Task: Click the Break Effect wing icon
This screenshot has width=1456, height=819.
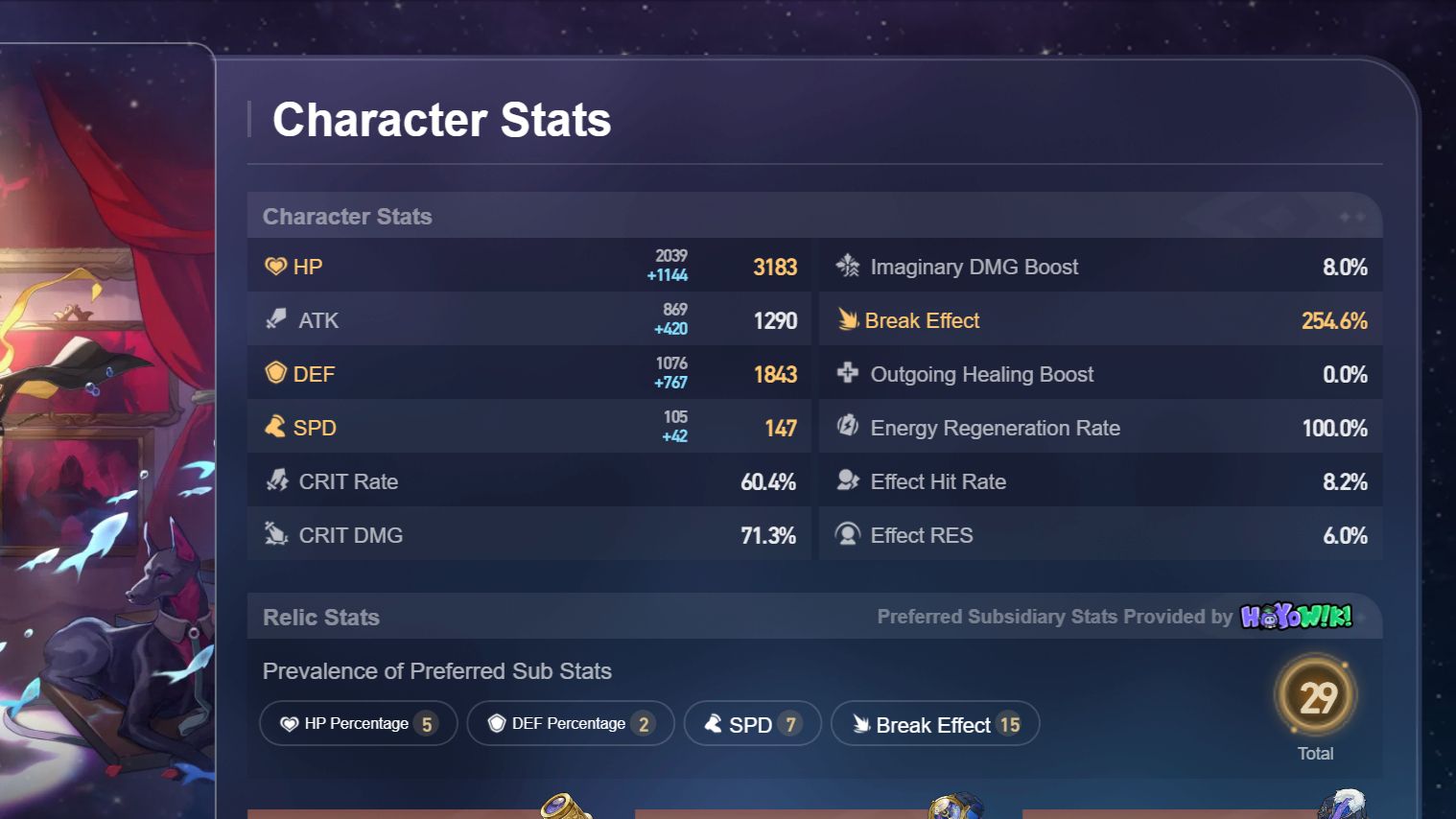Action: click(847, 319)
